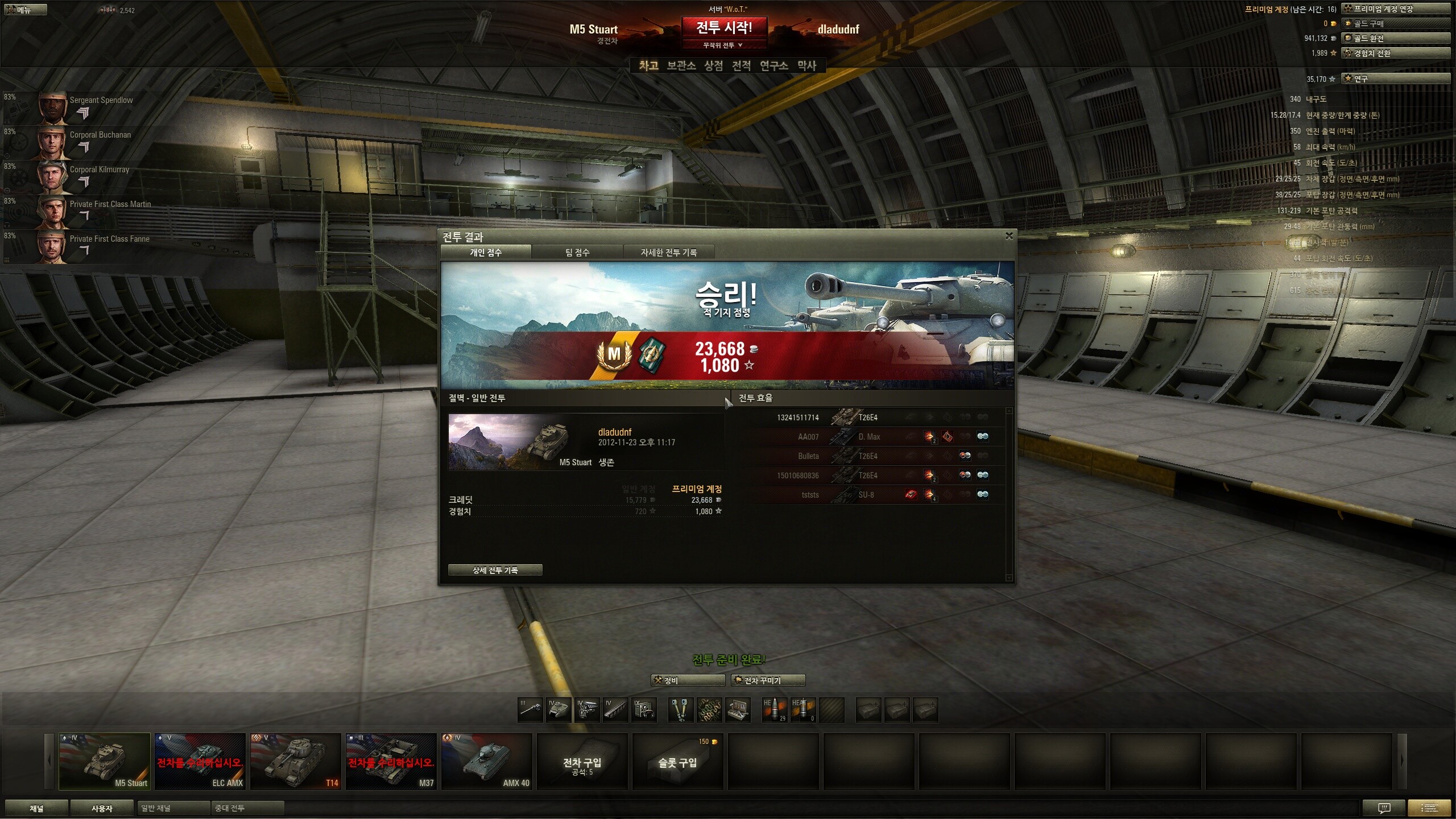Open the 자세한 전투 기록 tab
This screenshot has height=819, width=1456.
[668, 253]
